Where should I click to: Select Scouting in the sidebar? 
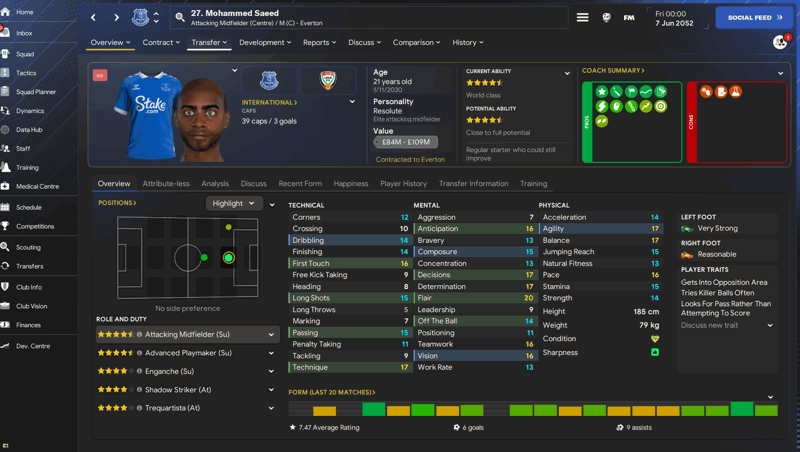point(28,247)
